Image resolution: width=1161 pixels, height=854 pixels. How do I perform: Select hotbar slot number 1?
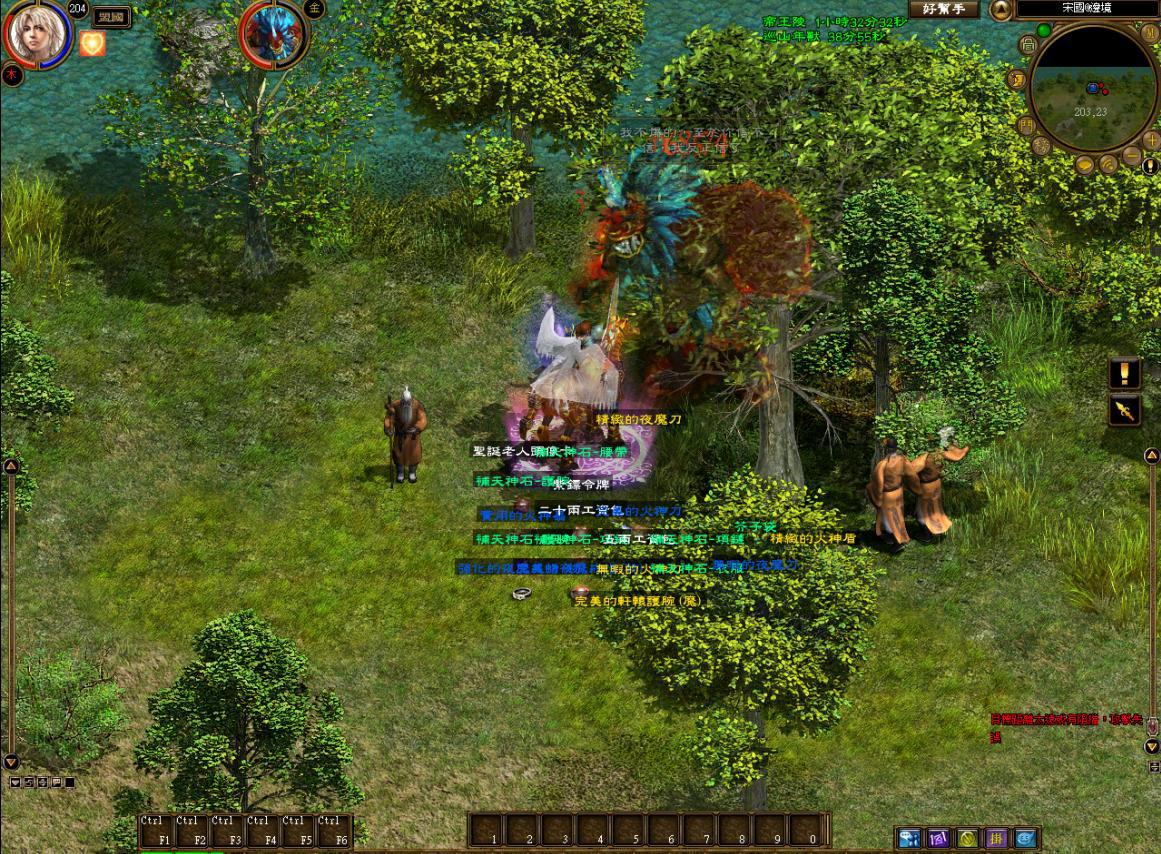pos(486,831)
